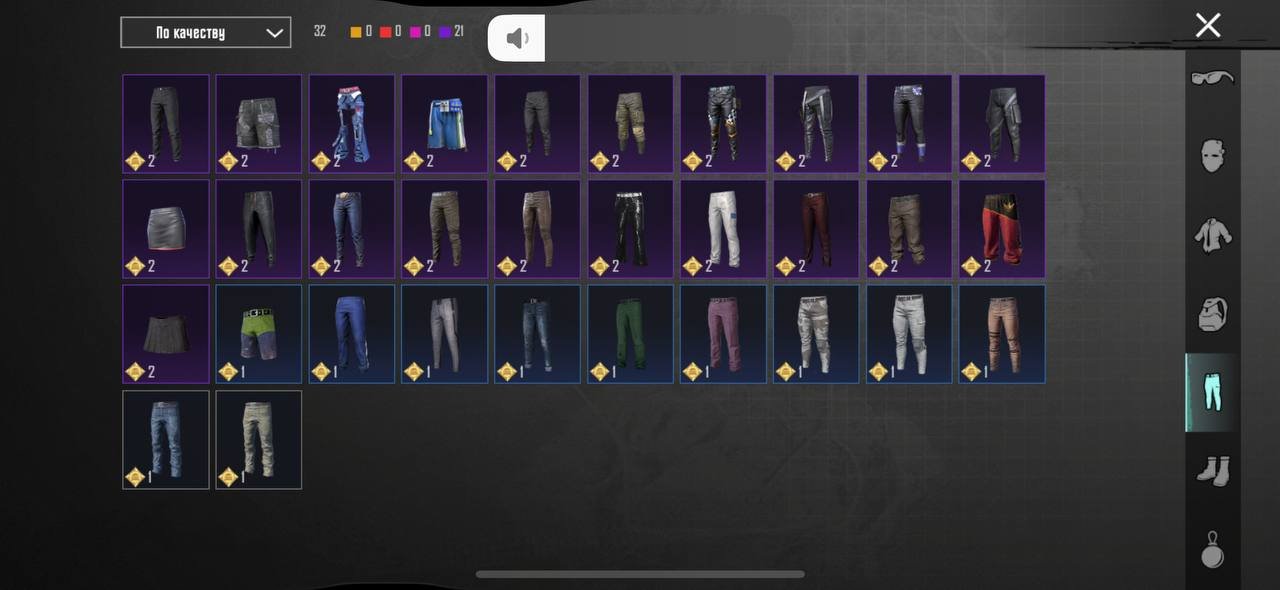
Task: Choose the beige khaki pants in last row
Action: (259, 440)
